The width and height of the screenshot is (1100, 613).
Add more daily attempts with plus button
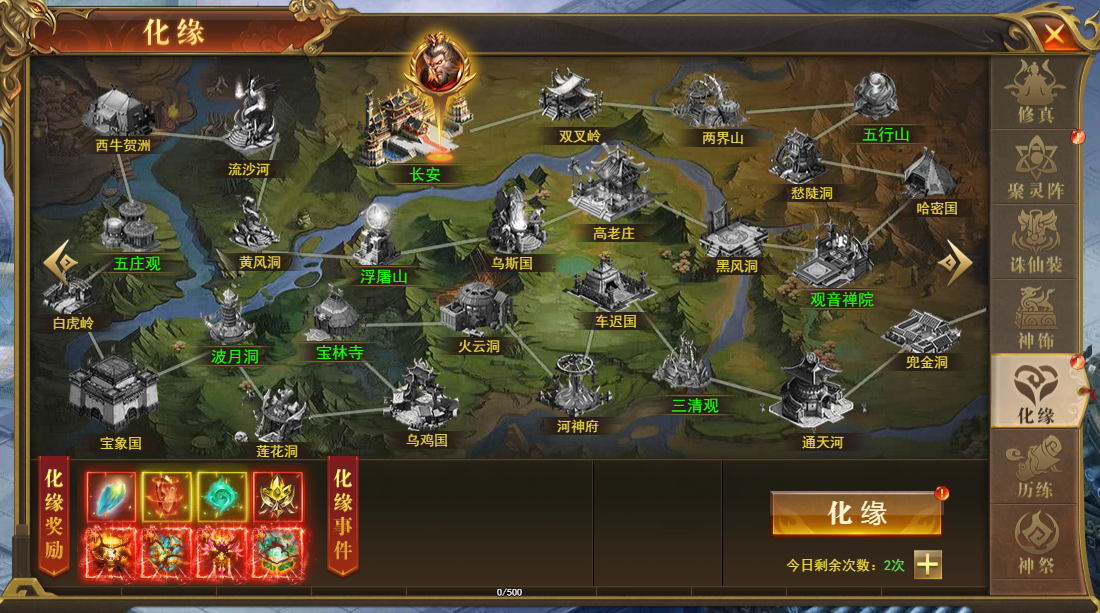tap(928, 564)
